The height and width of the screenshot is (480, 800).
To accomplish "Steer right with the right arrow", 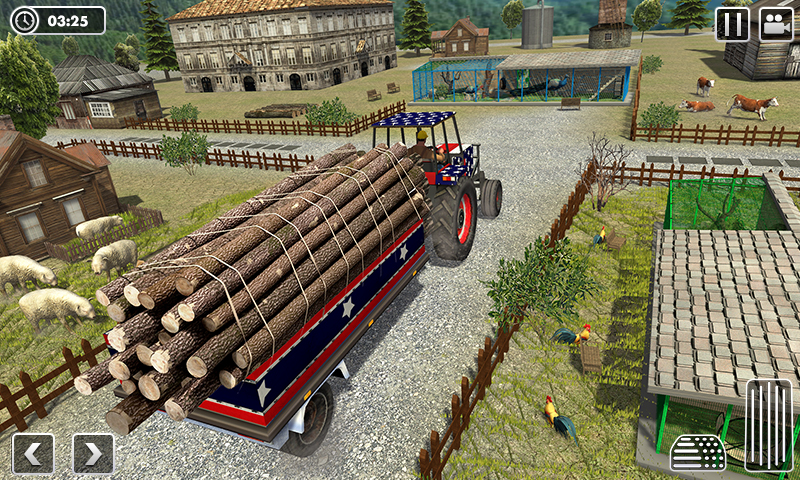I will [93, 454].
